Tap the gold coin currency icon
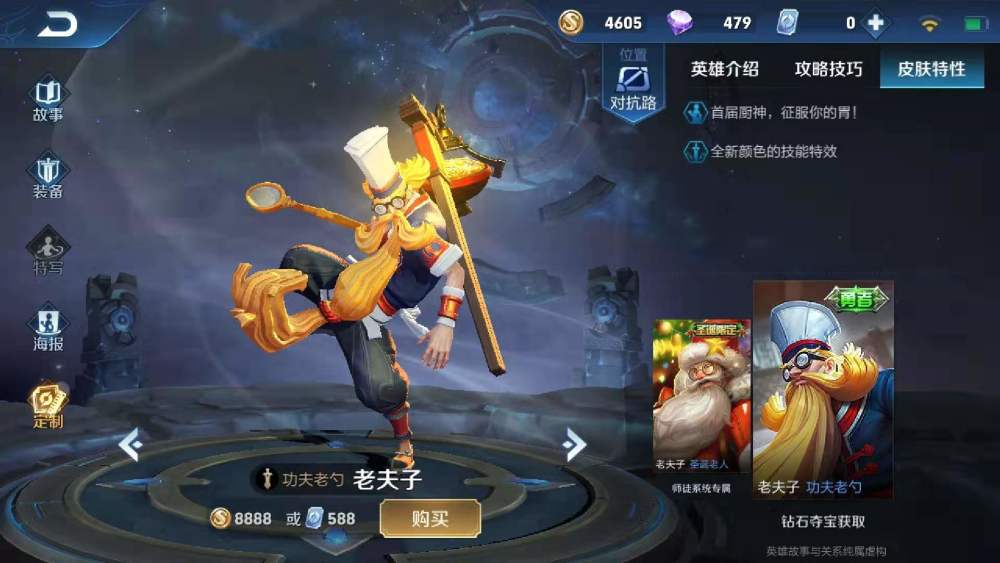The width and height of the screenshot is (1000, 563). pyautogui.click(x=571, y=23)
